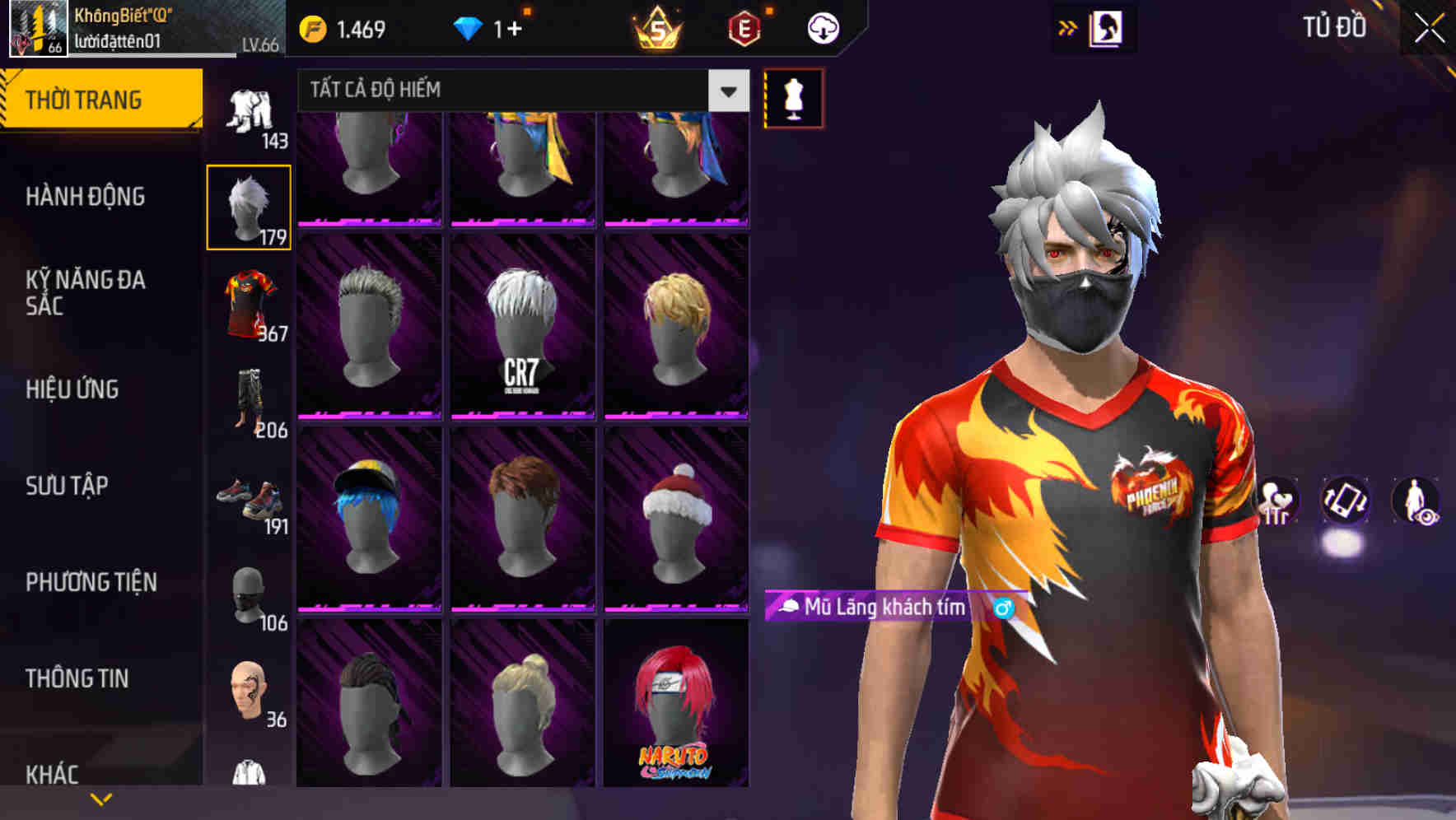Select the hair category showing 179 items
The height and width of the screenshot is (820, 1456).
click(x=250, y=206)
